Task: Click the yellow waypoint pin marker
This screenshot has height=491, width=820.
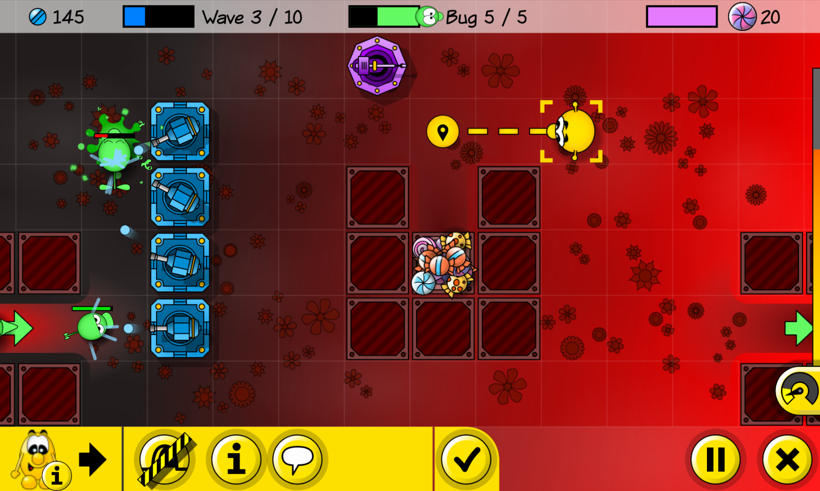Action: tap(442, 131)
